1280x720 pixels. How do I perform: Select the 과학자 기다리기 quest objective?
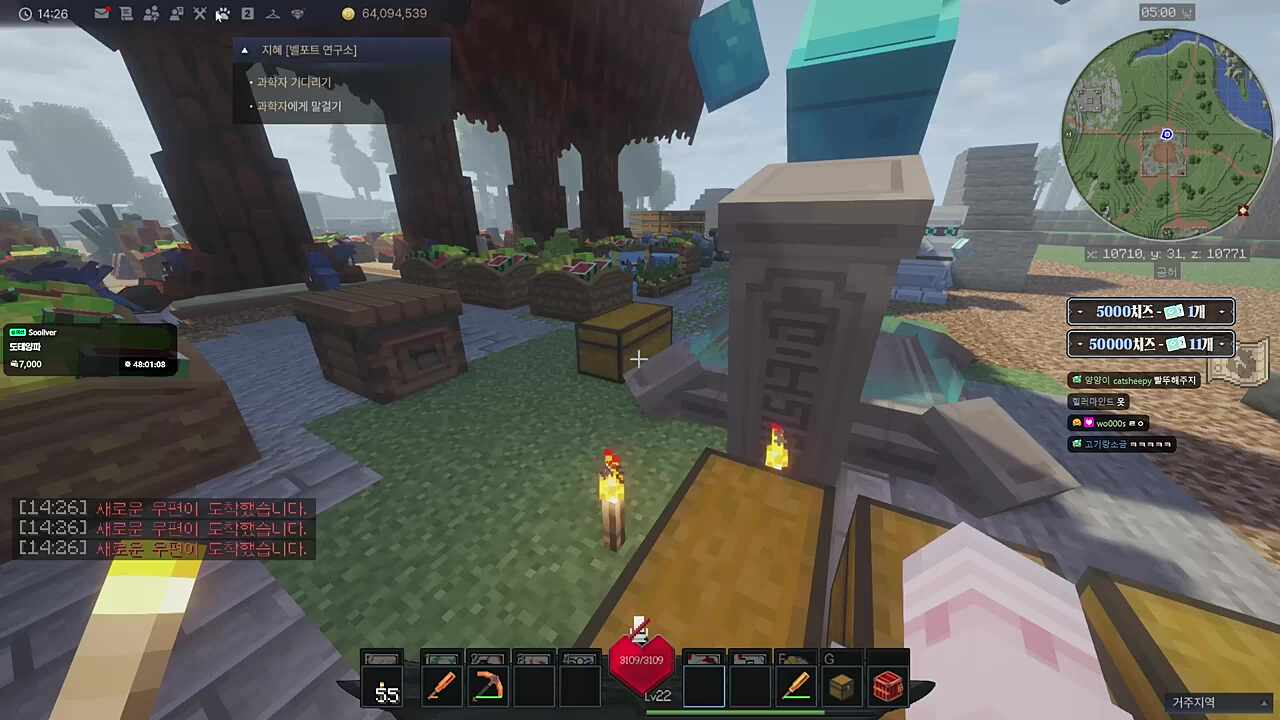click(294, 82)
